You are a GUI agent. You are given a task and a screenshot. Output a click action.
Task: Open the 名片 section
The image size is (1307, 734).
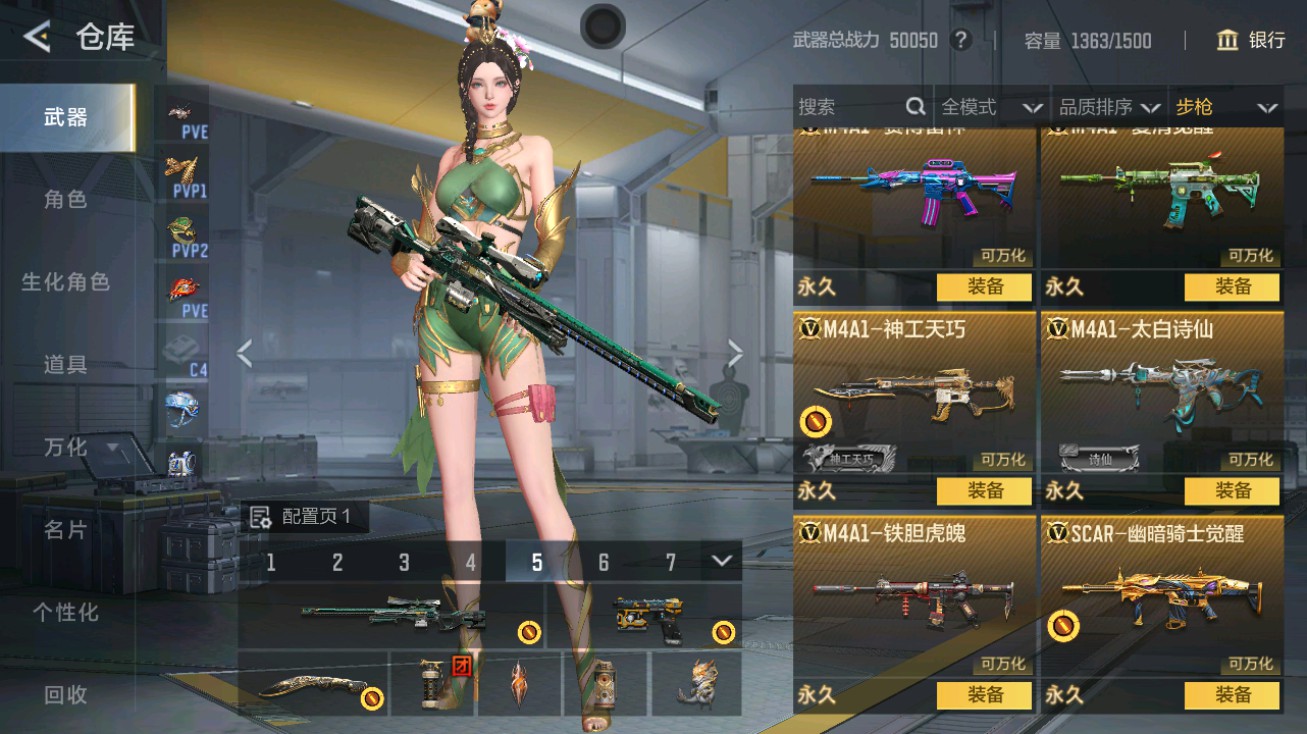click(x=66, y=529)
